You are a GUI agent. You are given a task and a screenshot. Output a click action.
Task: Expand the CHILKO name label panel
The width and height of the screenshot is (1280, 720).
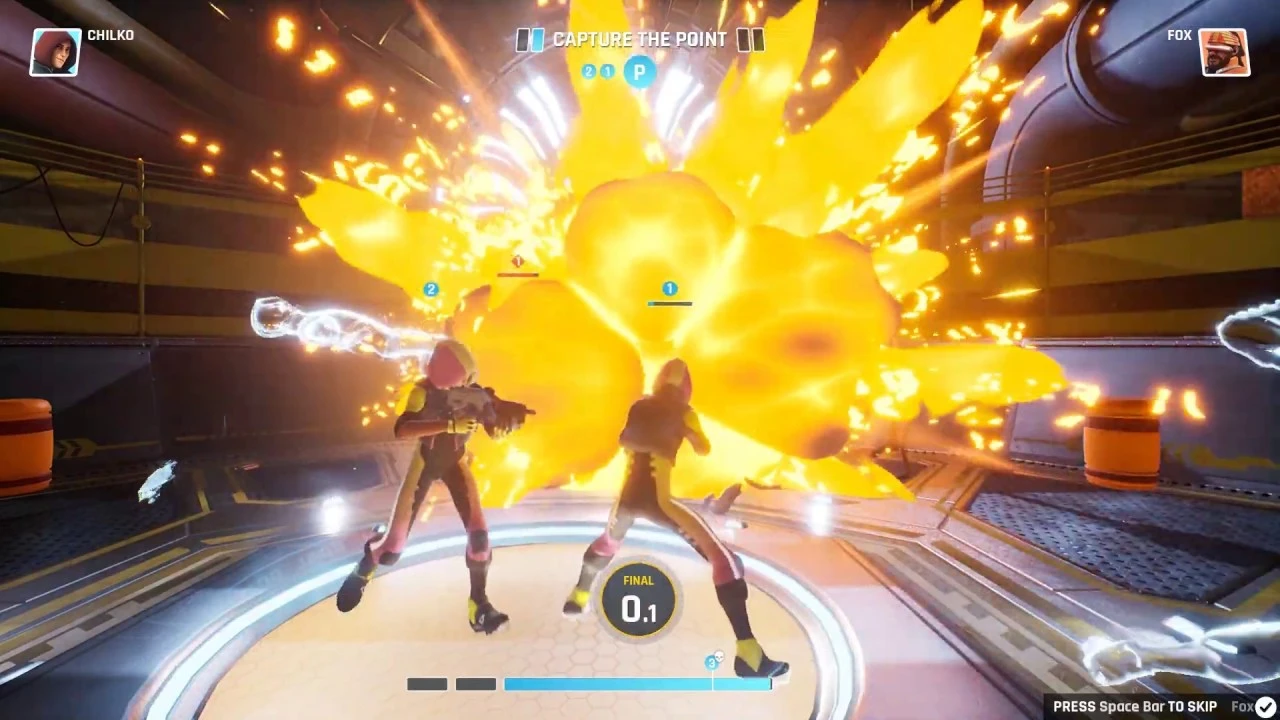(112, 35)
